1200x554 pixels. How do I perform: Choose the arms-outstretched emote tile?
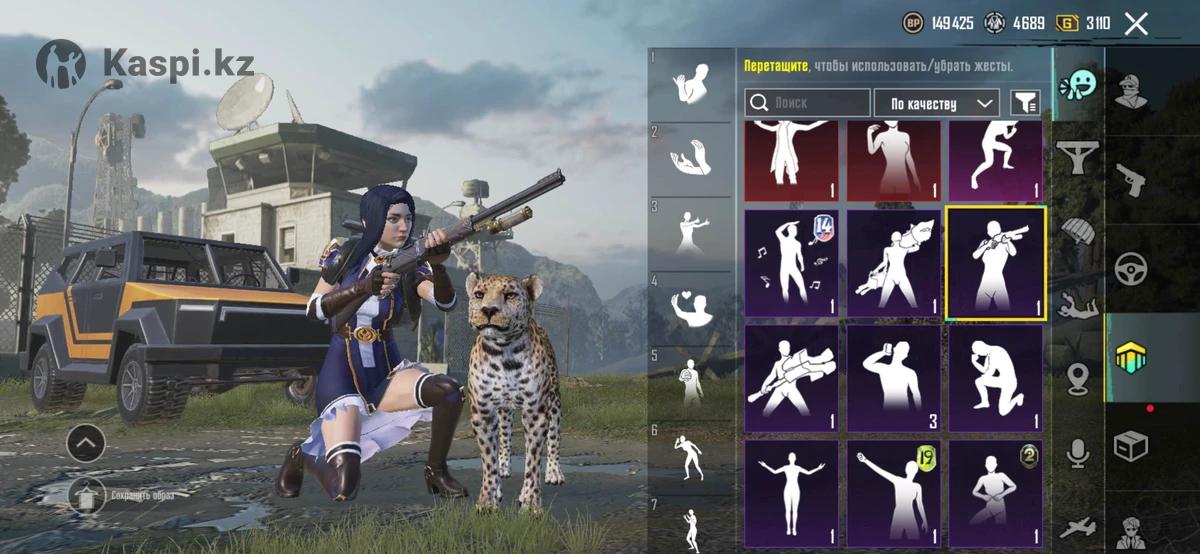pos(791,494)
